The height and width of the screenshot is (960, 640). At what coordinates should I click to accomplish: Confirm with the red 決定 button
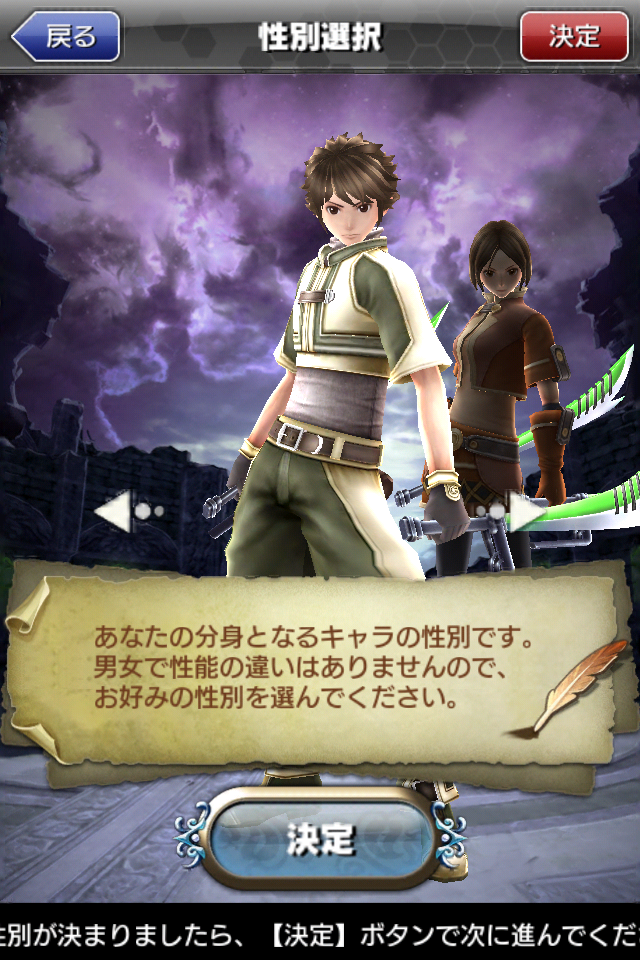[574, 37]
